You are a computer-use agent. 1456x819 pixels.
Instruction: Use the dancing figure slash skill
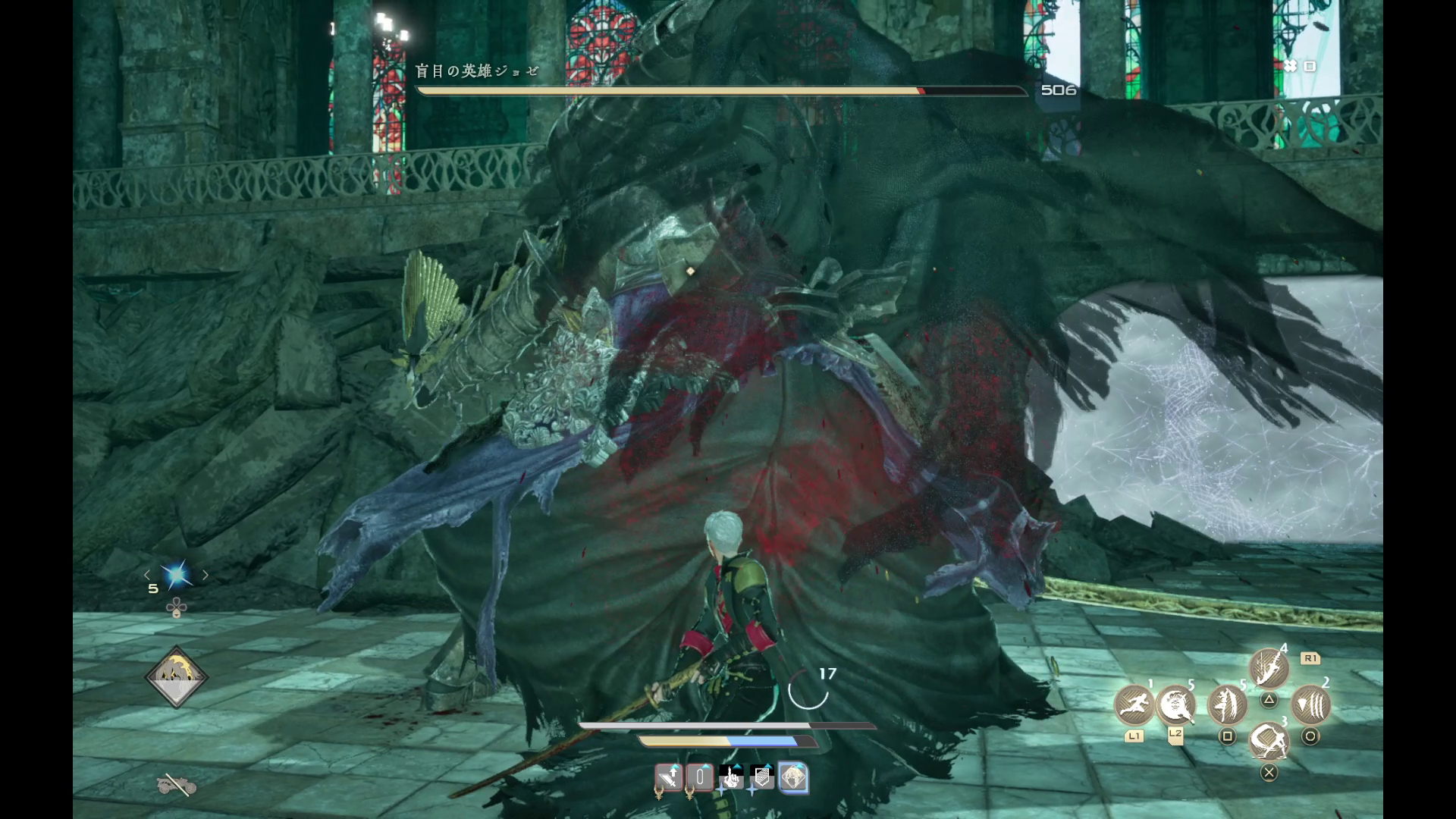point(1227,704)
